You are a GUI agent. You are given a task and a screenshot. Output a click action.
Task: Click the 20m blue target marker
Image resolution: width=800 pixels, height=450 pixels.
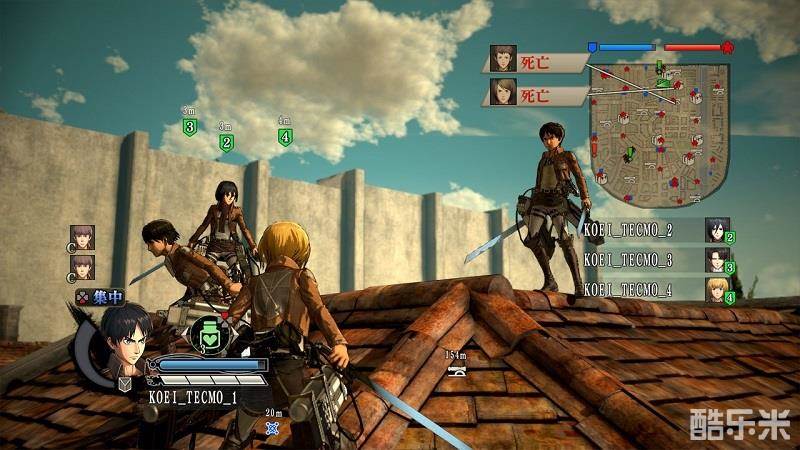pos(273,428)
